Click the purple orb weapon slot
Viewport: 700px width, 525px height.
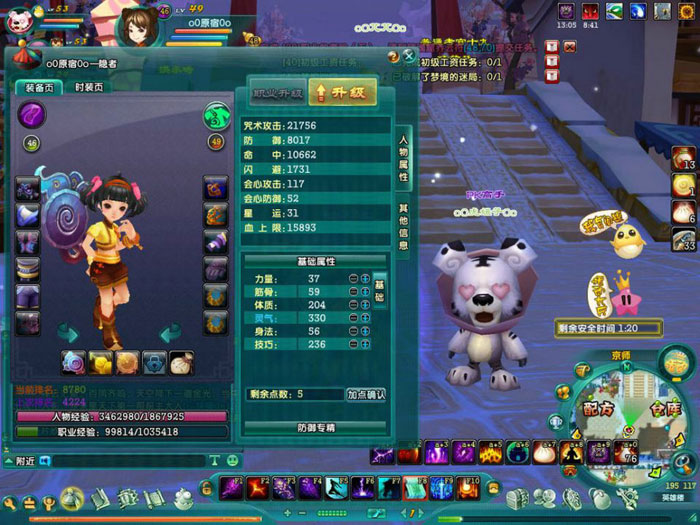click(32, 116)
